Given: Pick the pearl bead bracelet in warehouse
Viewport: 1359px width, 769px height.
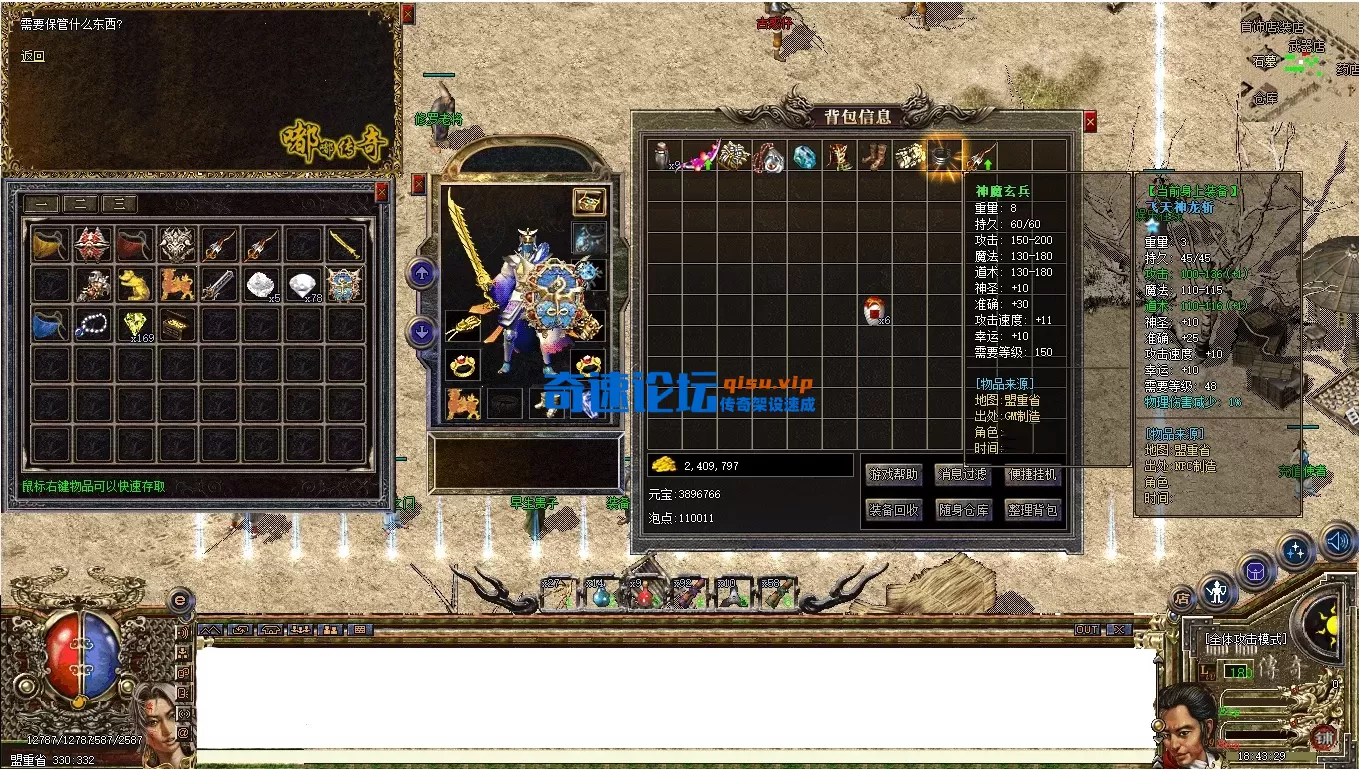Looking at the screenshot, I should pos(93,324).
